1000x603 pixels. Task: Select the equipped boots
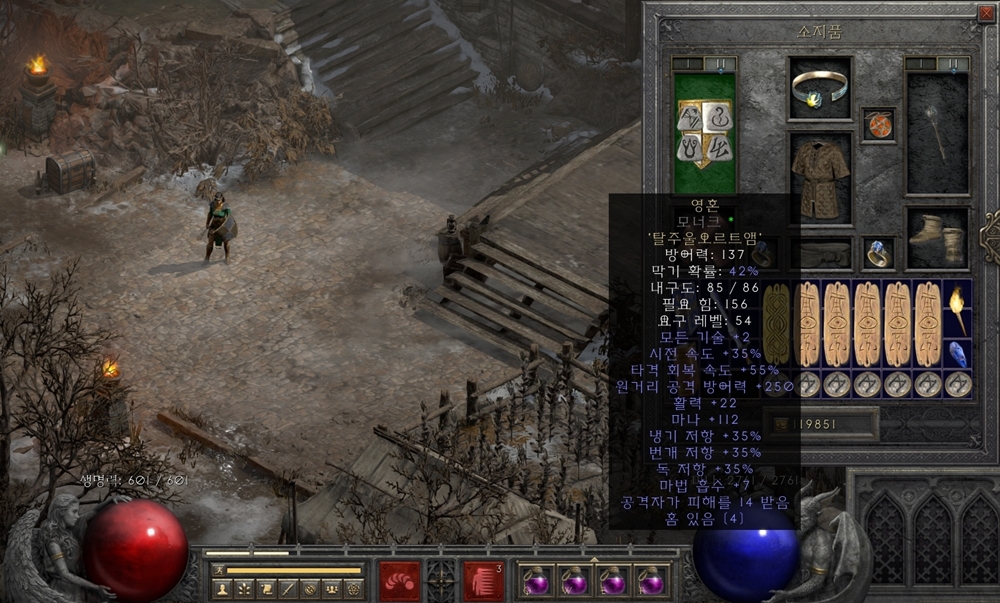point(938,239)
